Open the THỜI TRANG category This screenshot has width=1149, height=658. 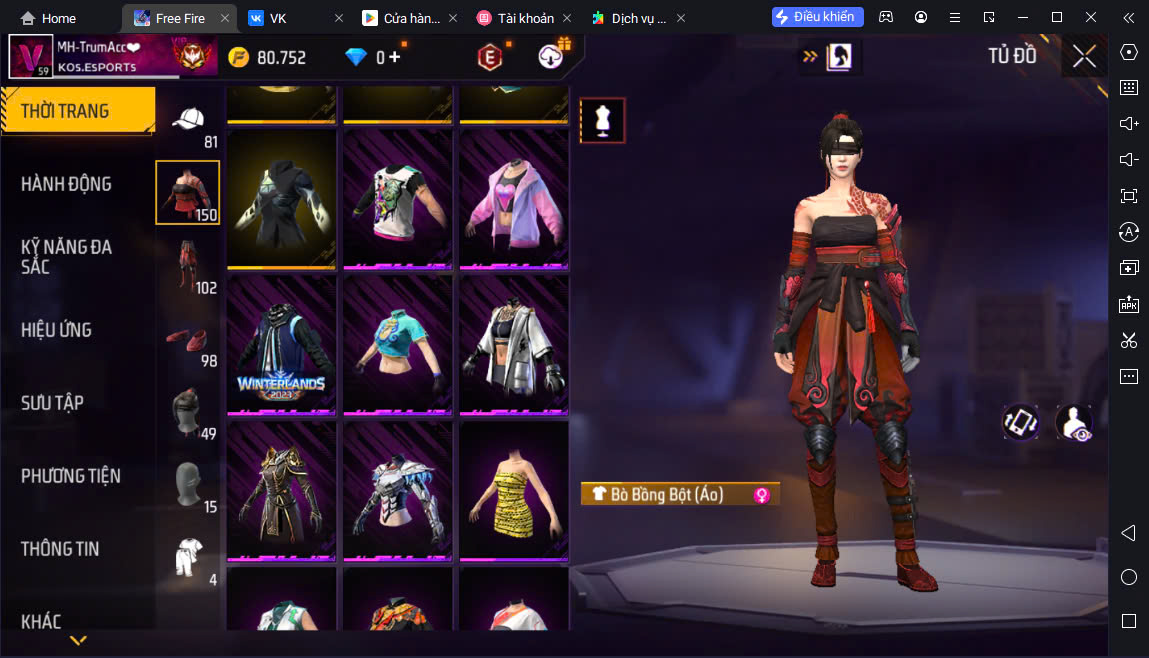(76, 111)
